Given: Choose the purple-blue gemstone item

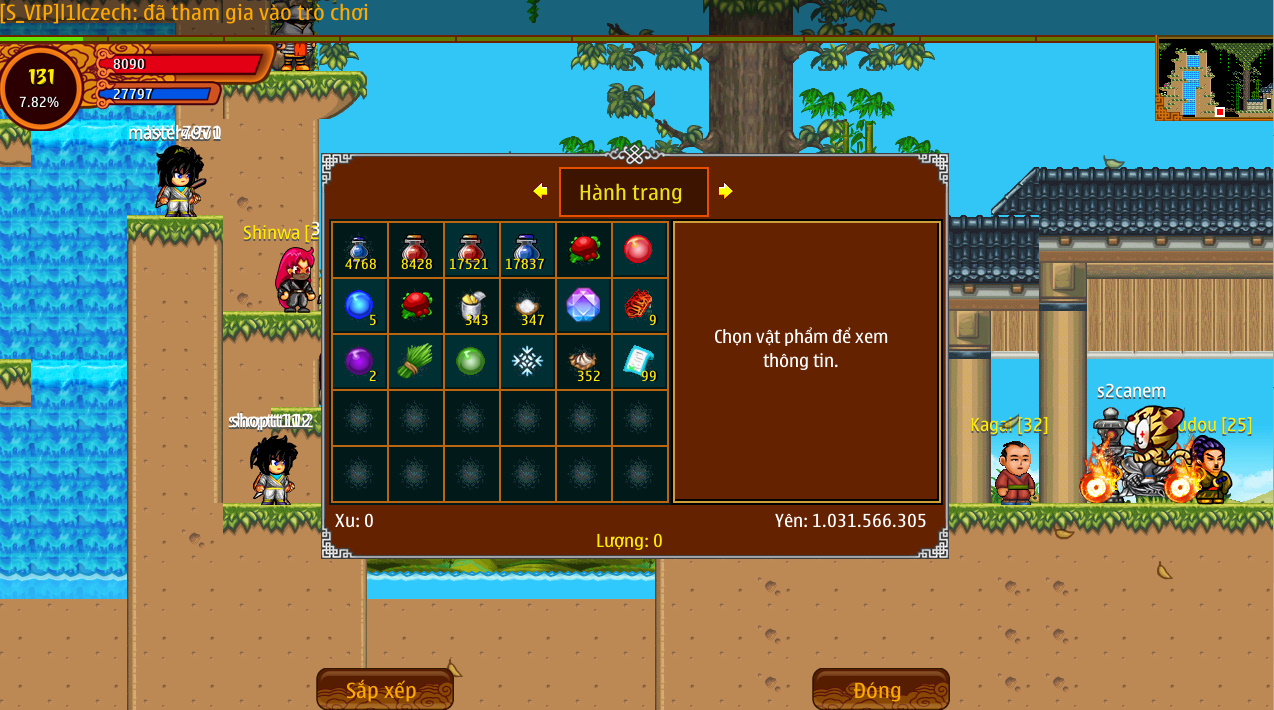Looking at the screenshot, I should (583, 306).
